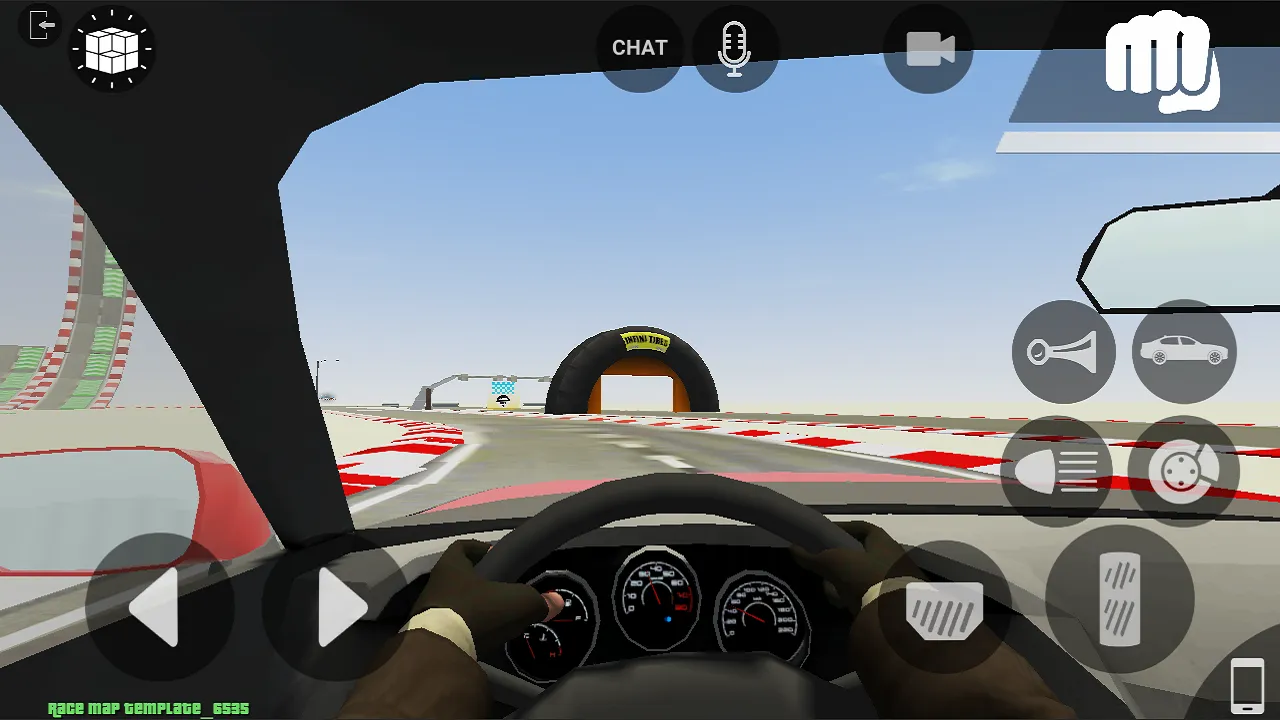Select the Race Map Template_6535 label
Screen dimensions: 1280x720
pos(149,707)
